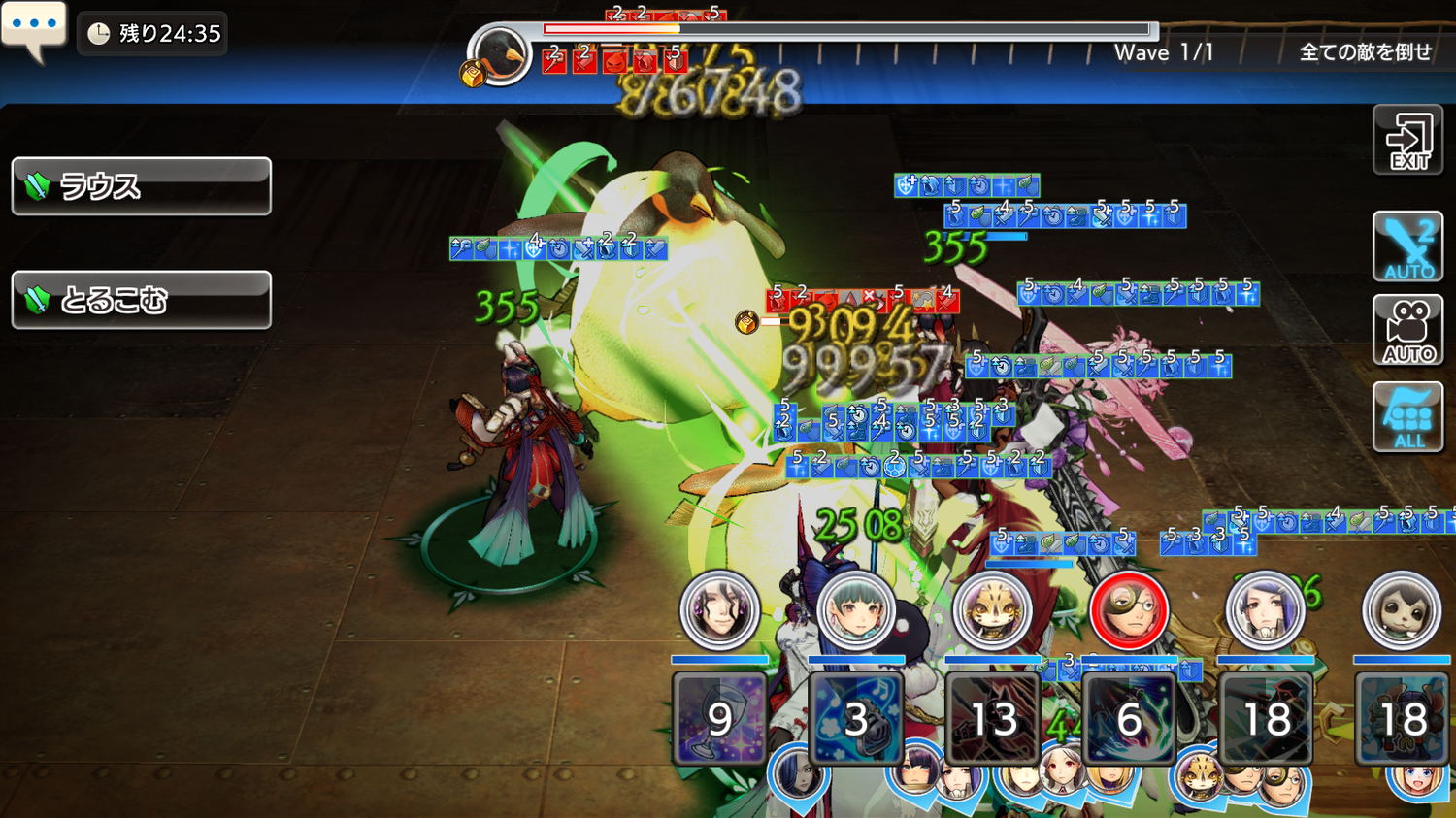Open the chat speech bubble
1456x818 pixels.
(34, 29)
